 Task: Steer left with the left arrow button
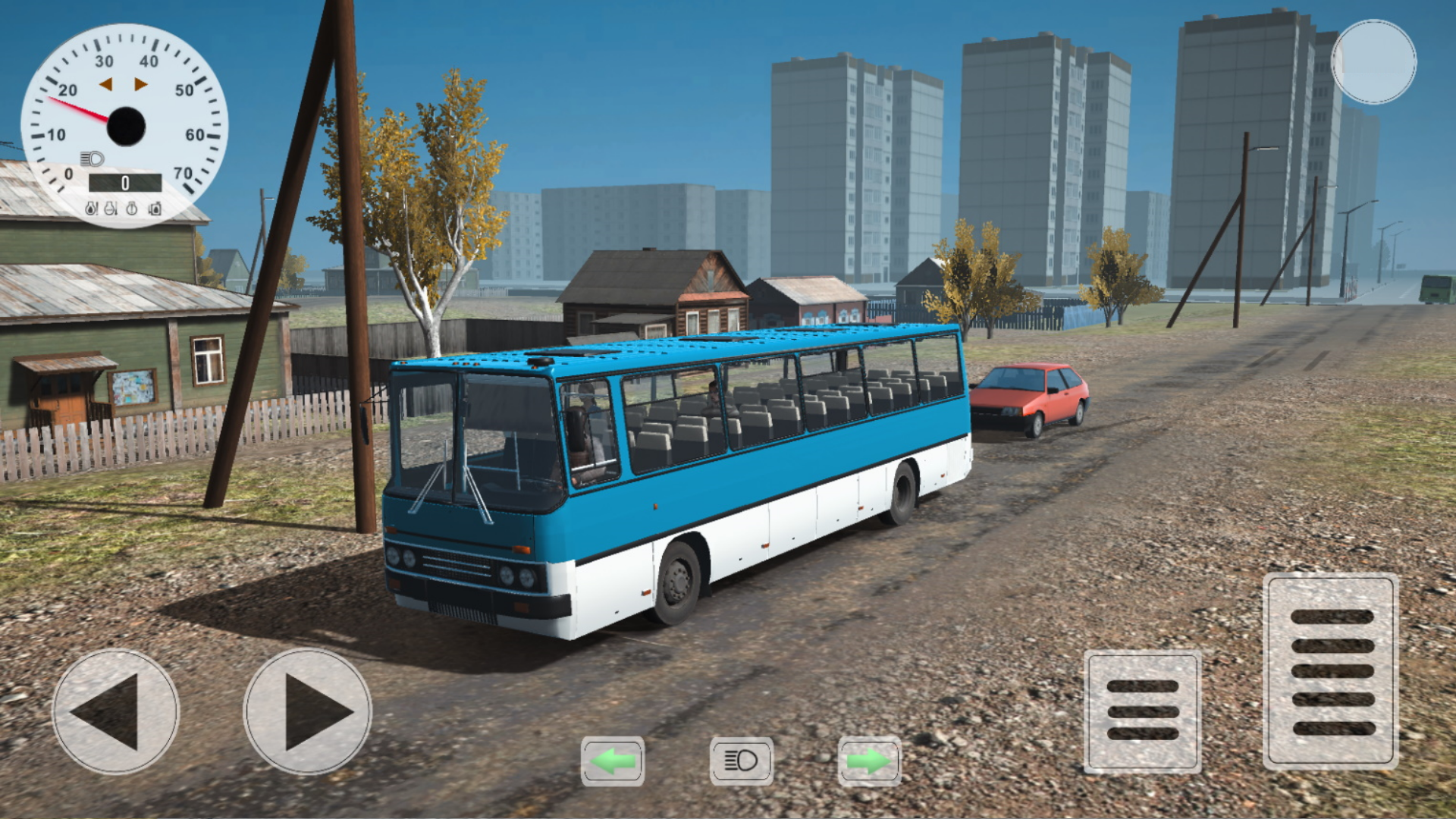coord(115,713)
